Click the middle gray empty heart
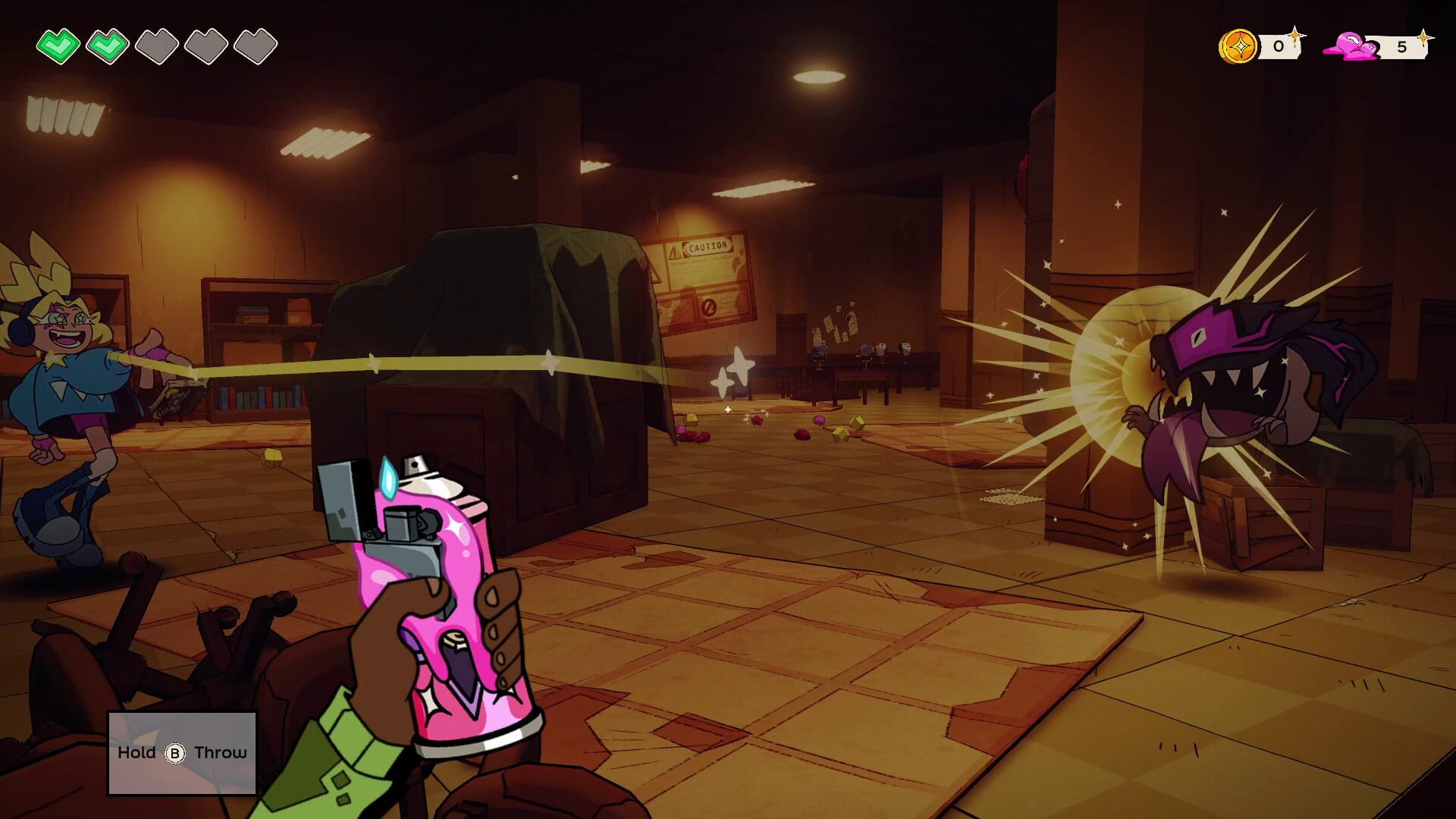Screen dimensions: 1456x819 155,44
